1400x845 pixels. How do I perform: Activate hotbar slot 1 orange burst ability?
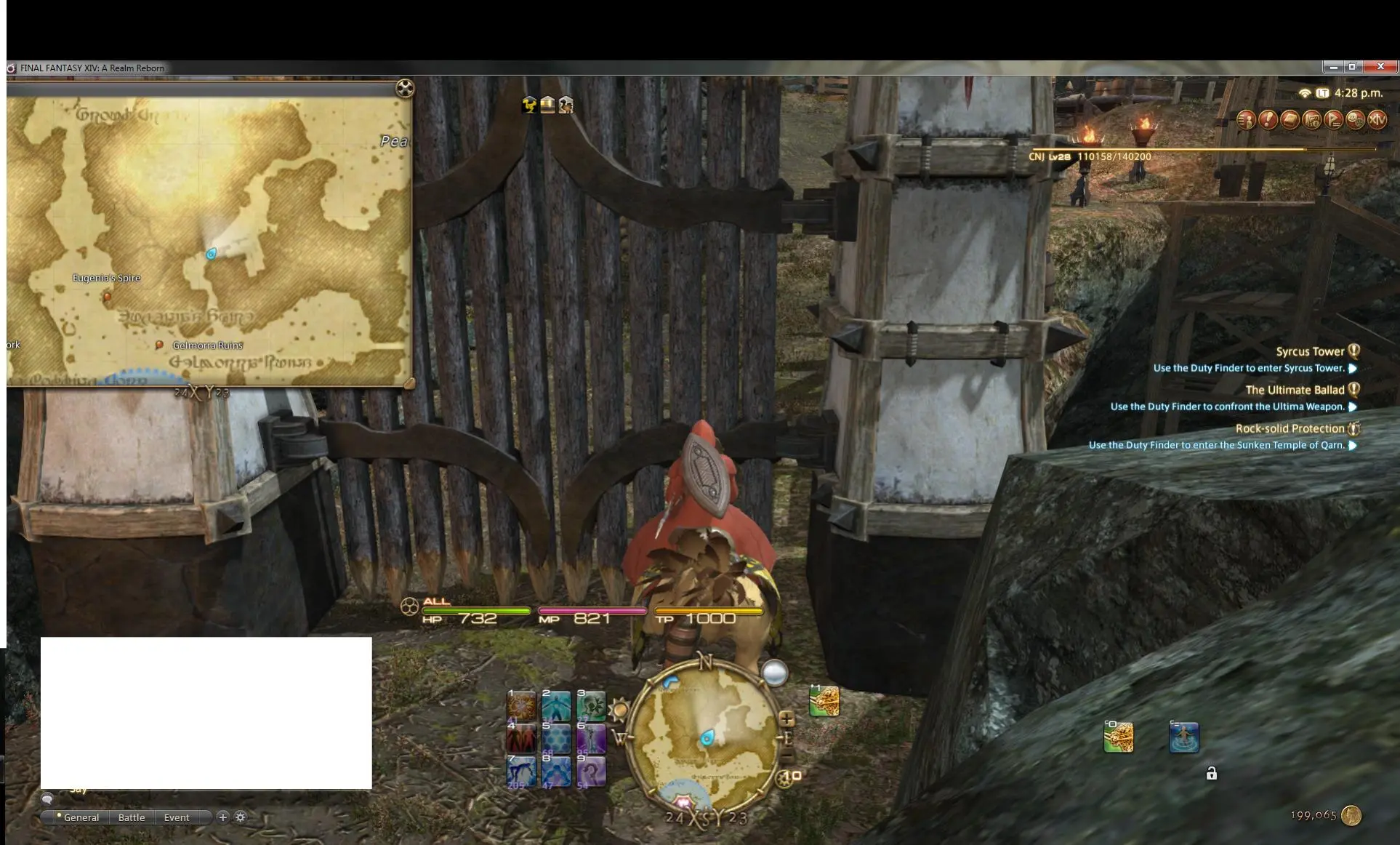[521, 705]
